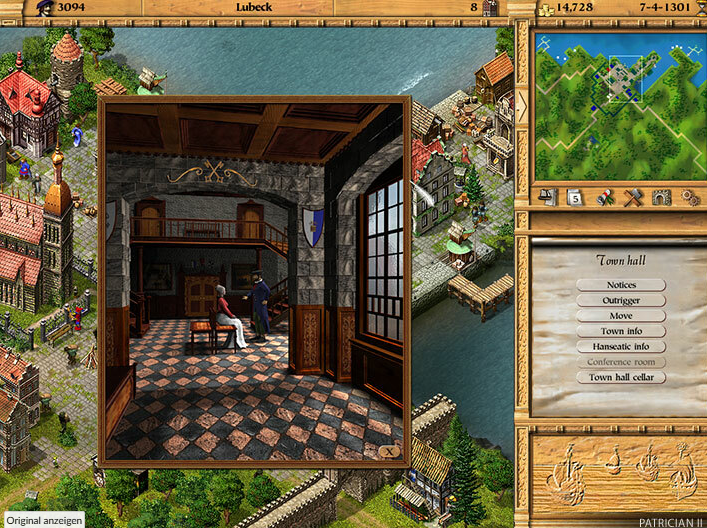Show Town info
The width and height of the screenshot is (707, 528).
tap(620, 331)
